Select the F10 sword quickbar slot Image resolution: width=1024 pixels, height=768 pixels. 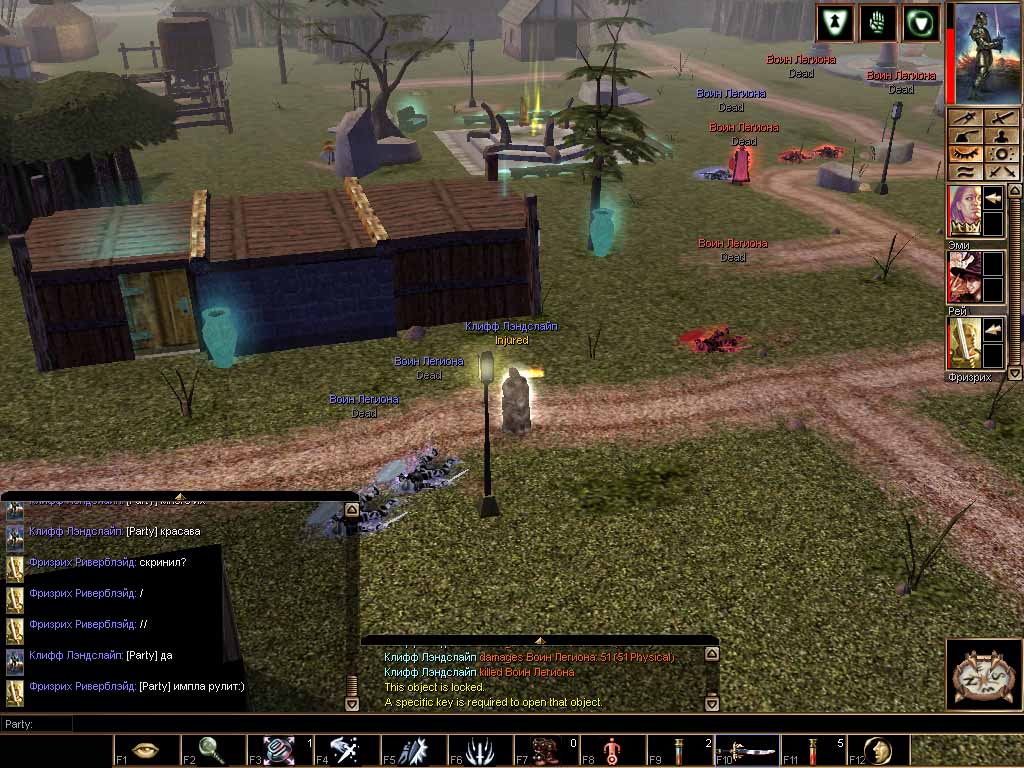pyautogui.click(x=746, y=750)
